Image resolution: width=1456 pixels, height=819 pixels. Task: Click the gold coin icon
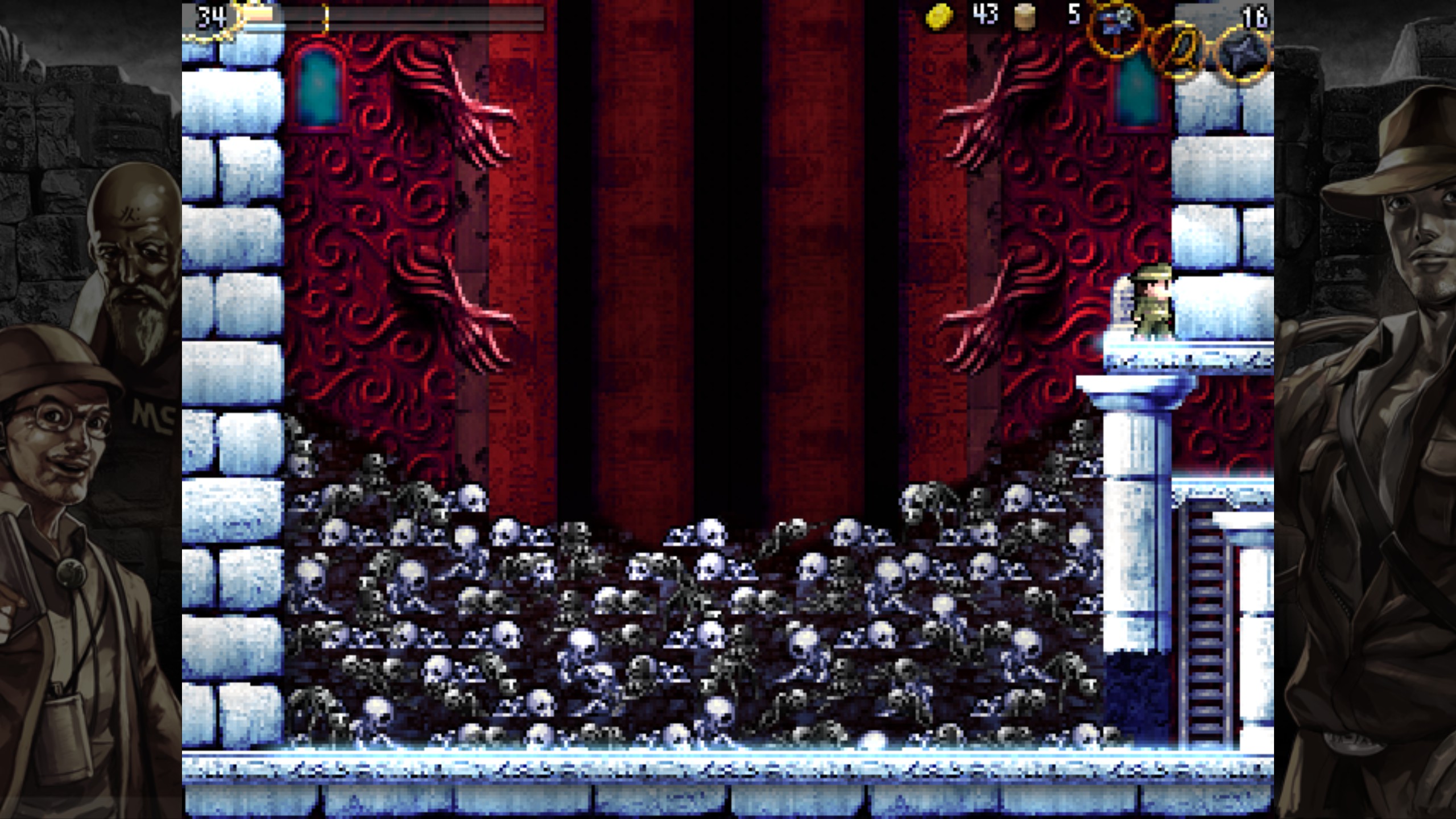pyautogui.click(x=939, y=16)
